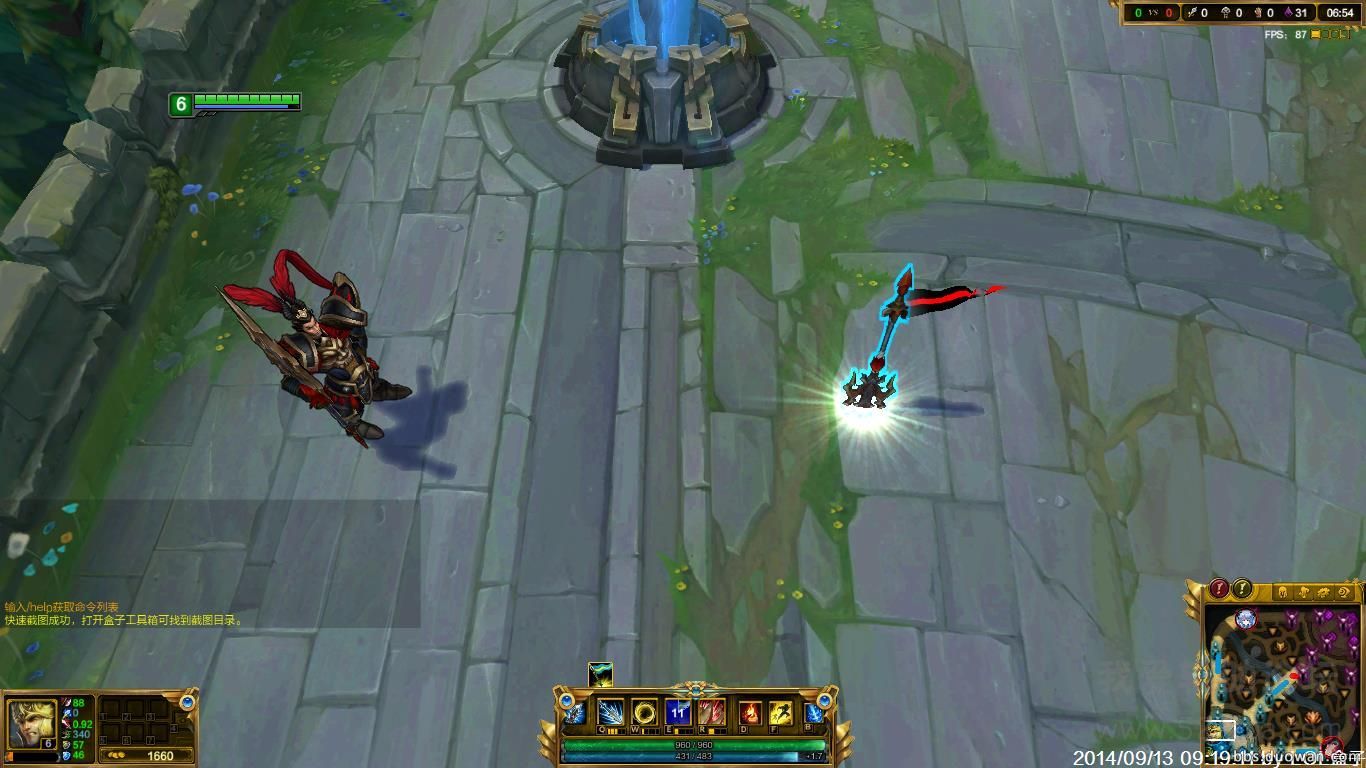
Task: Cast the Q spear-burst ability
Action: pos(611,713)
